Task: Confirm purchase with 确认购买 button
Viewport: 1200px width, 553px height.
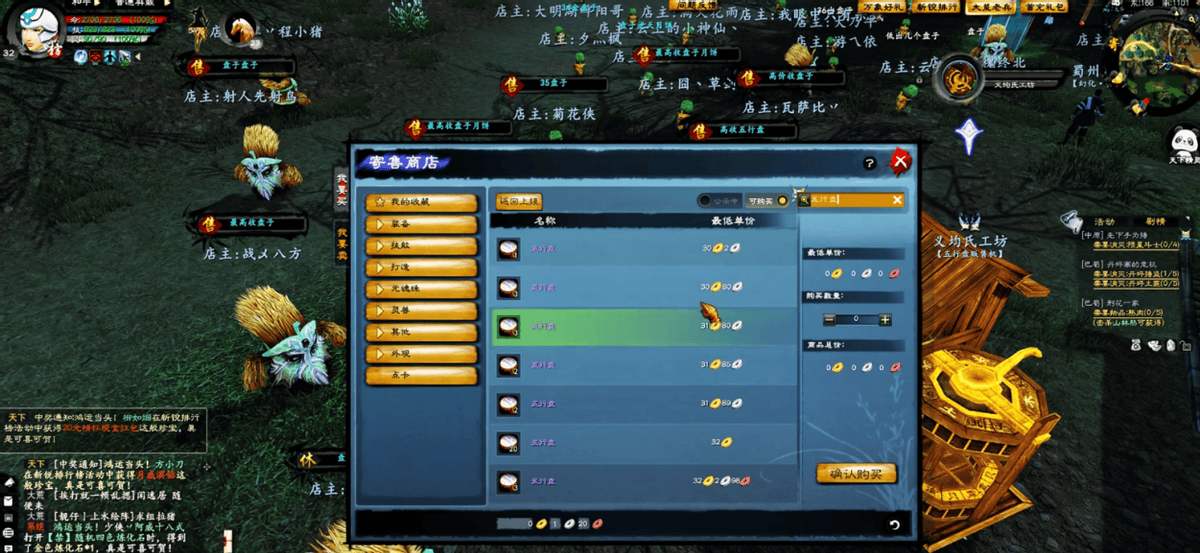Action: pyautogui.click(x=856, y=473)
